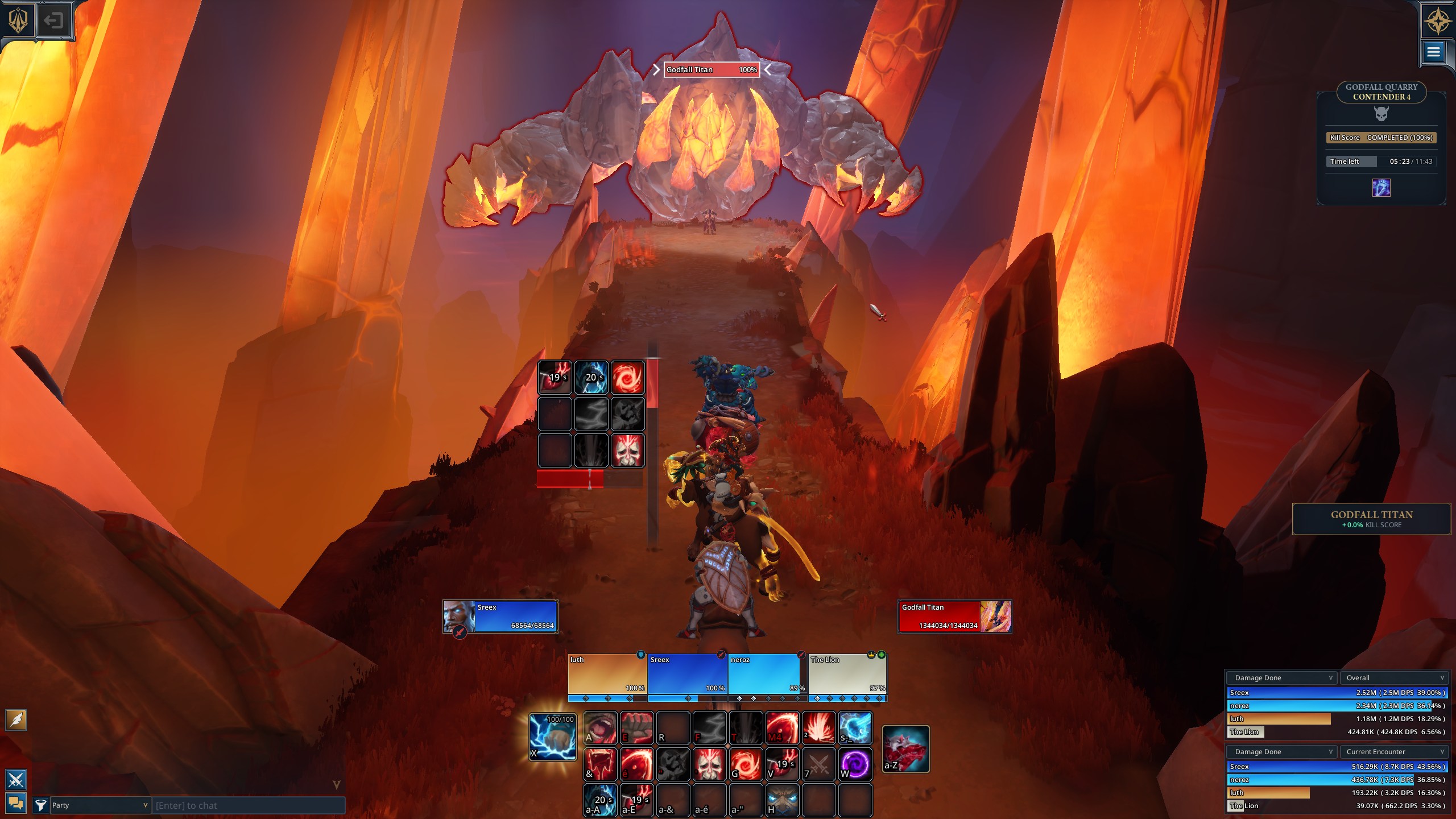Activate the red skull face ability
This screenshot has width=1456, height=819.
point(709,764)
